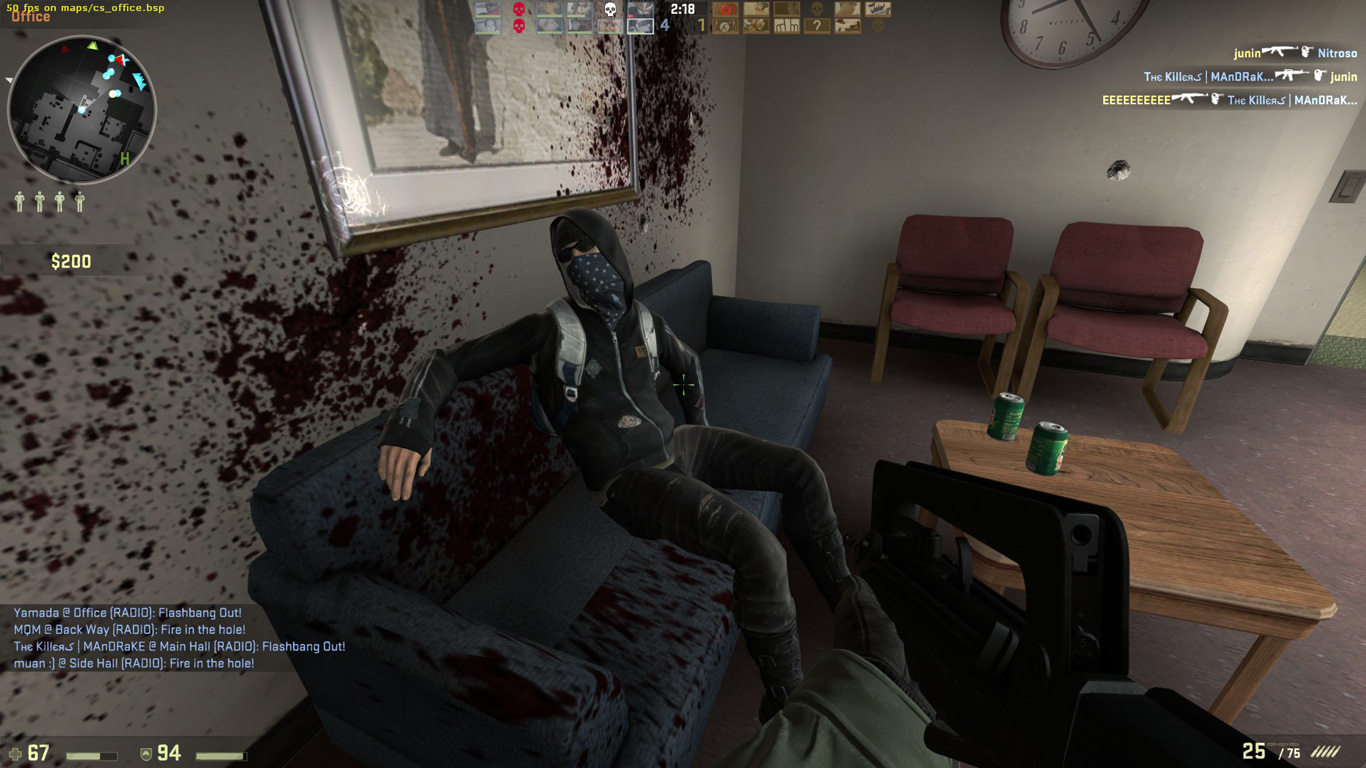Click the question mark player avatar
The image size is (1366, 768).
pos(817,26)
